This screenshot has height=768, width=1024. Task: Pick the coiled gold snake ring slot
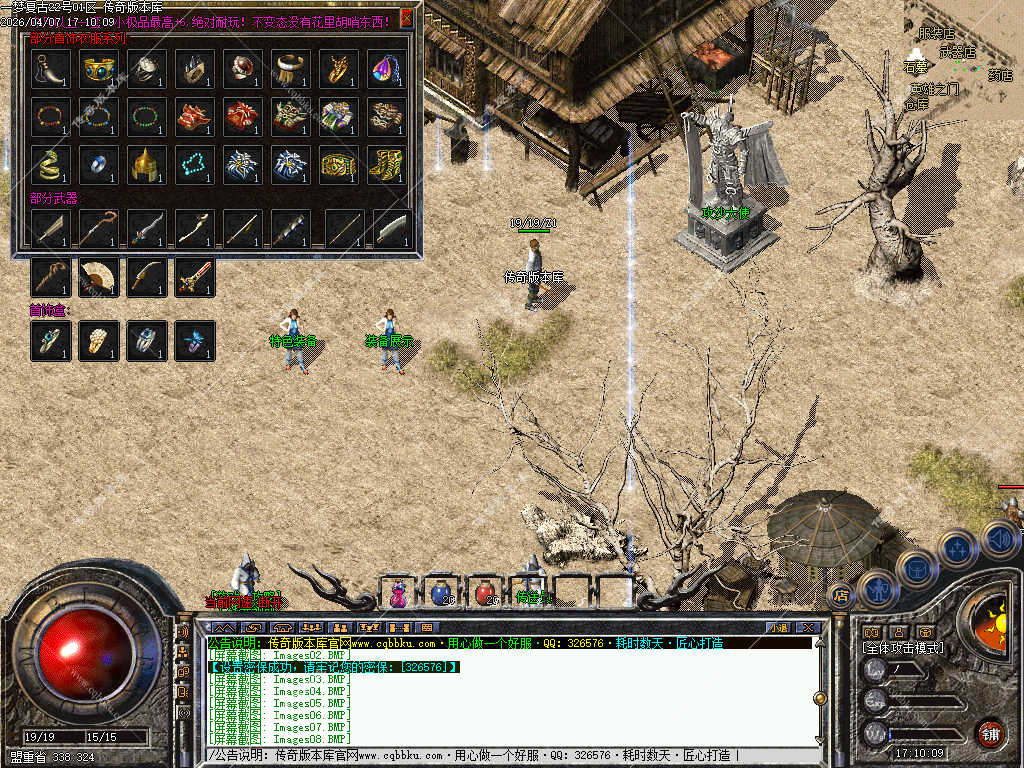(x=51, y=164)
